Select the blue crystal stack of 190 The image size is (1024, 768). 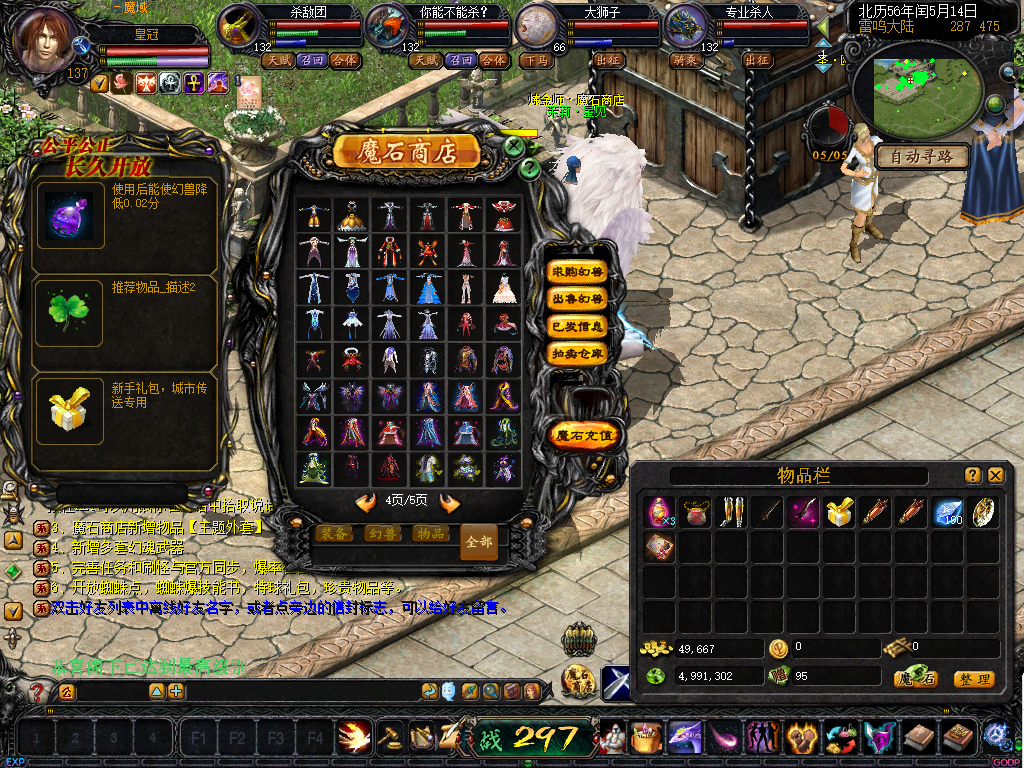pos(946,513)
